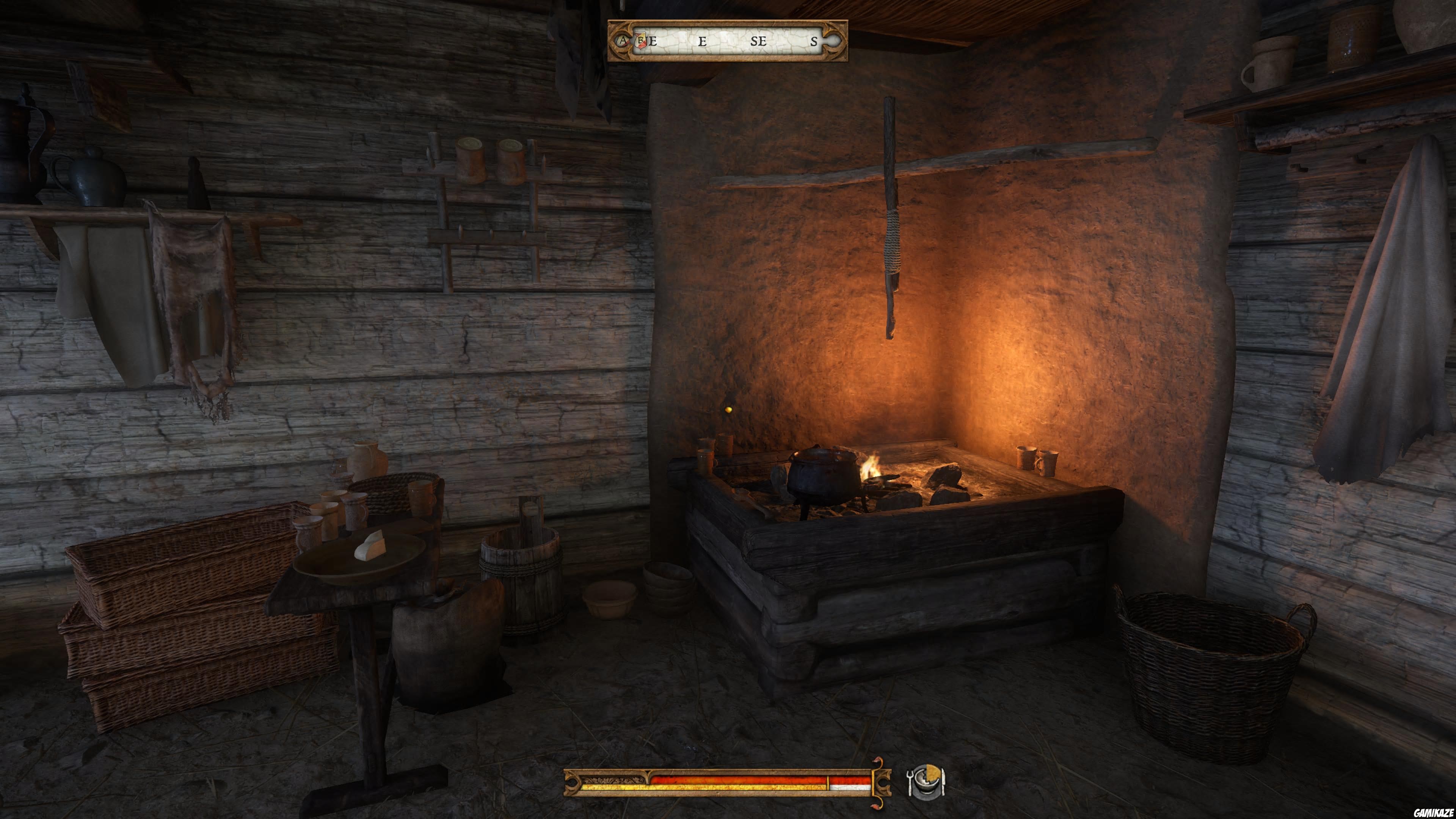Viewport: 1456px width, 819px height.
Task: Click the fork symbol on the food status icon
Action: pos(910,783)
